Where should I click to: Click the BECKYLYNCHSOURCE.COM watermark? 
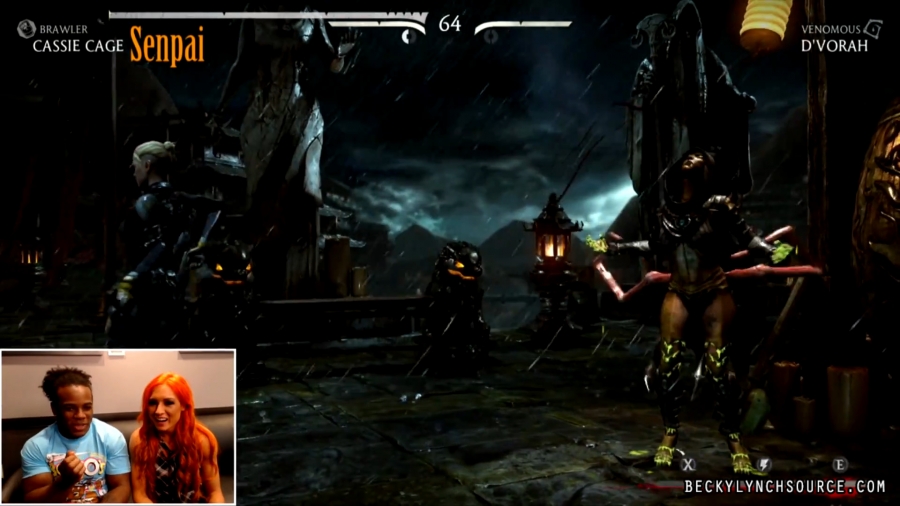pyautogui.click(x=785, y=487)
